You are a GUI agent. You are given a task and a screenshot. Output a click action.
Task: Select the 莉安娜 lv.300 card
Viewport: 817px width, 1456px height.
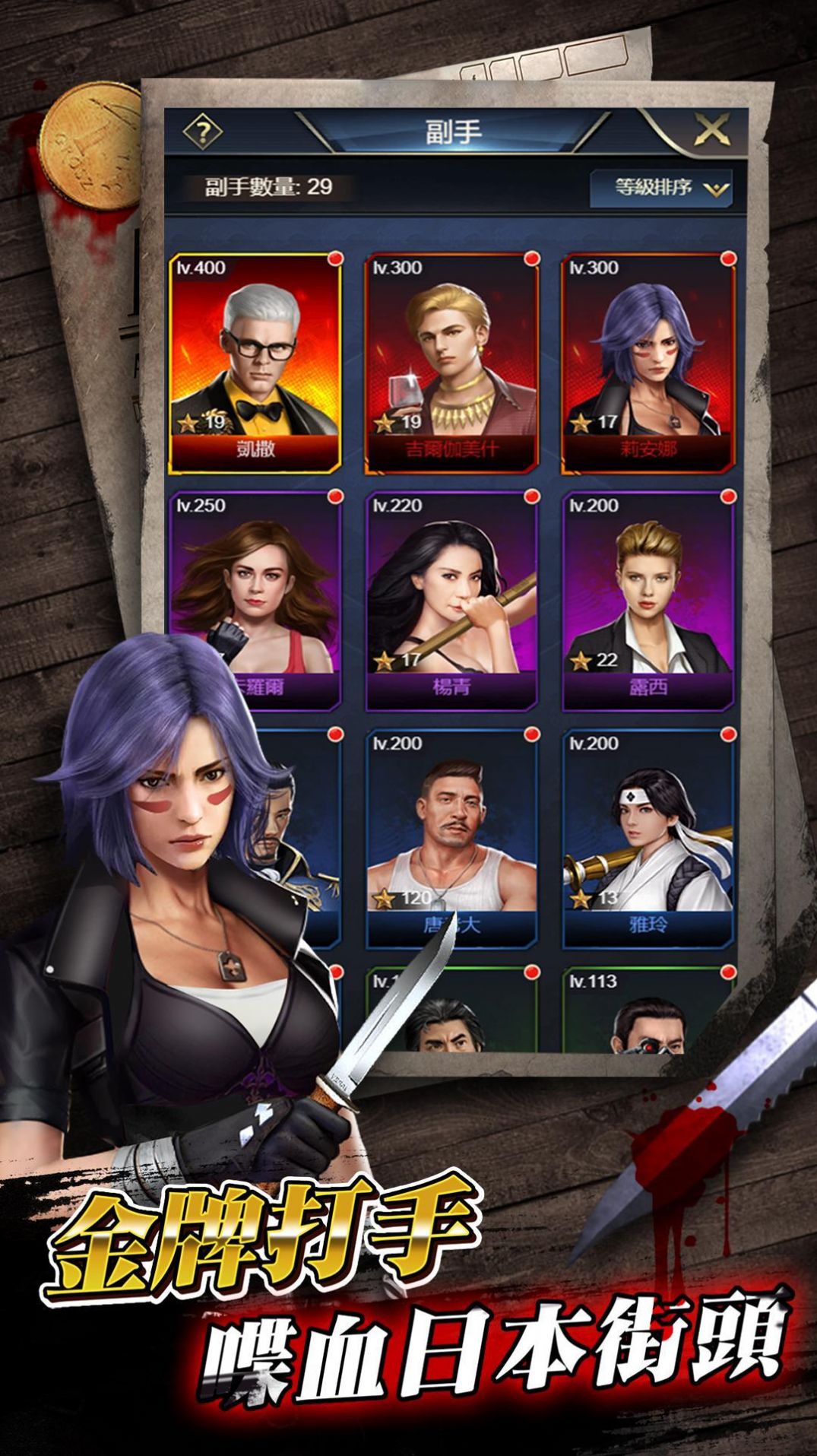point(649,363)
